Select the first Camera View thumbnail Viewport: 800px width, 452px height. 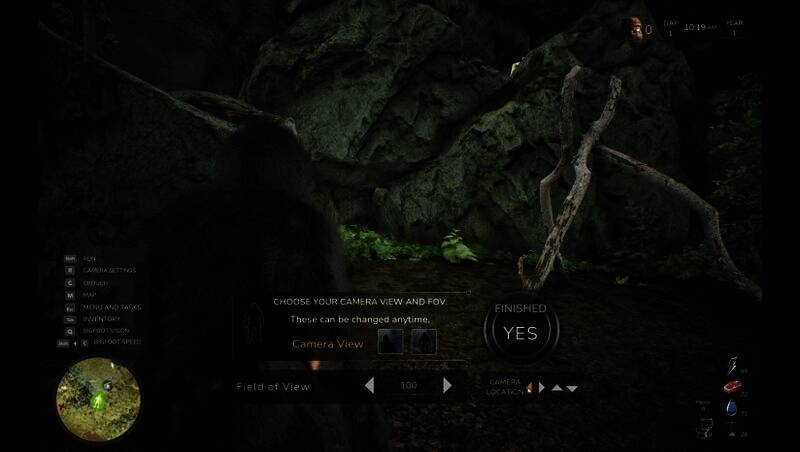pos(390,342)
